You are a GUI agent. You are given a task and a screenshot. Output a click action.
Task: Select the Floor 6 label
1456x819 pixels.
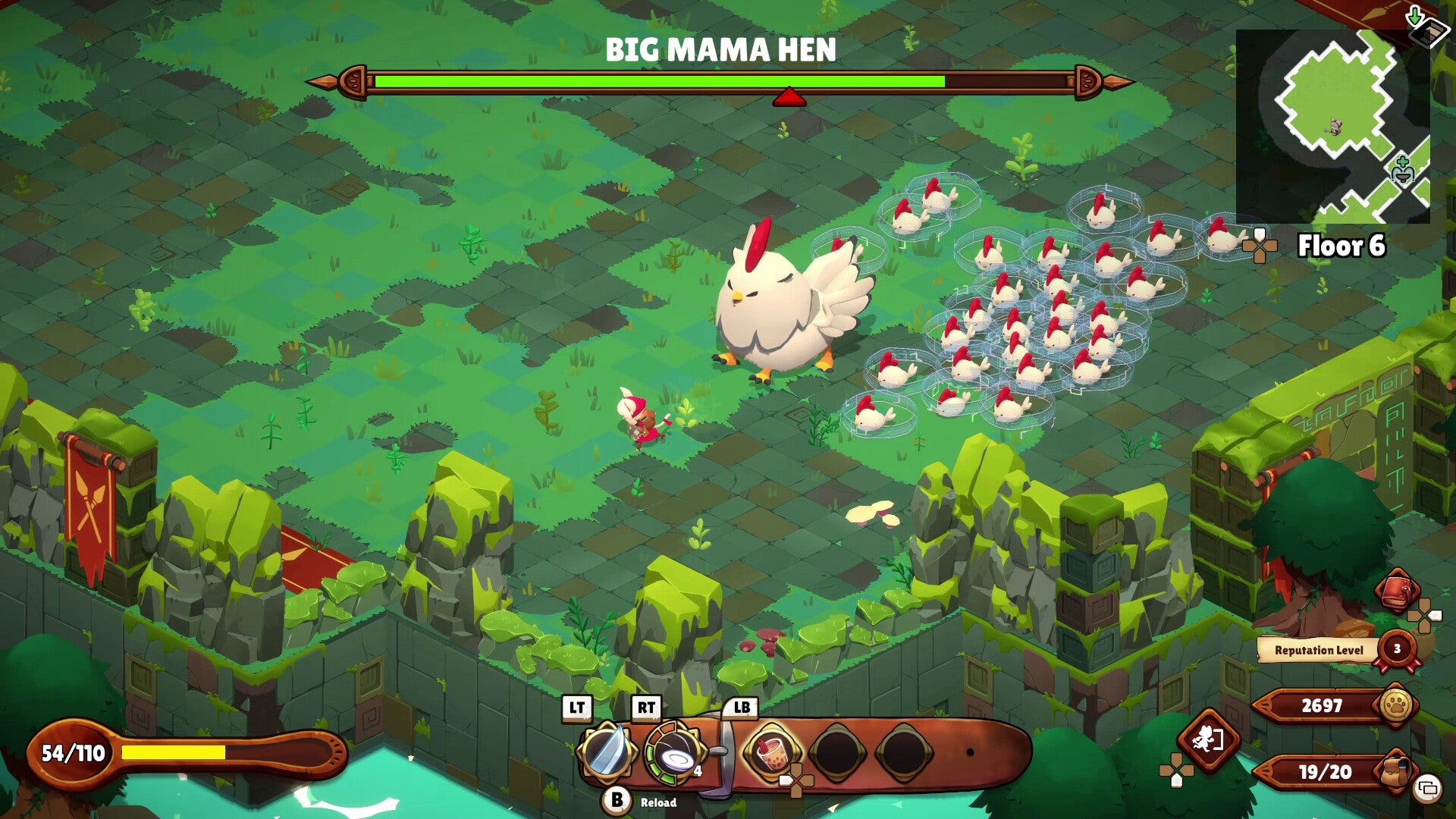(1342, 246)
